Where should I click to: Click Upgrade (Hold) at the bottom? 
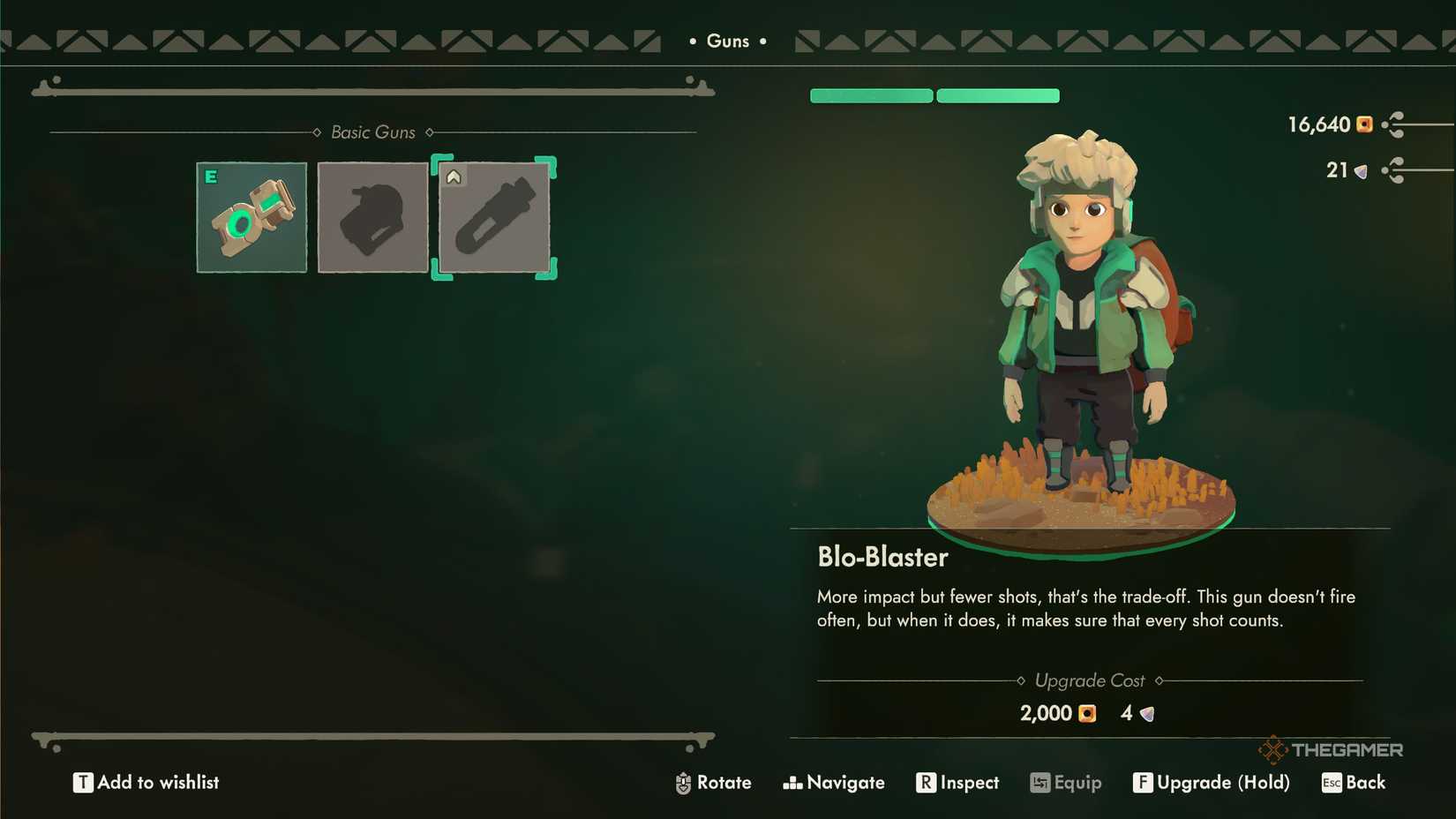point(1212,782)
